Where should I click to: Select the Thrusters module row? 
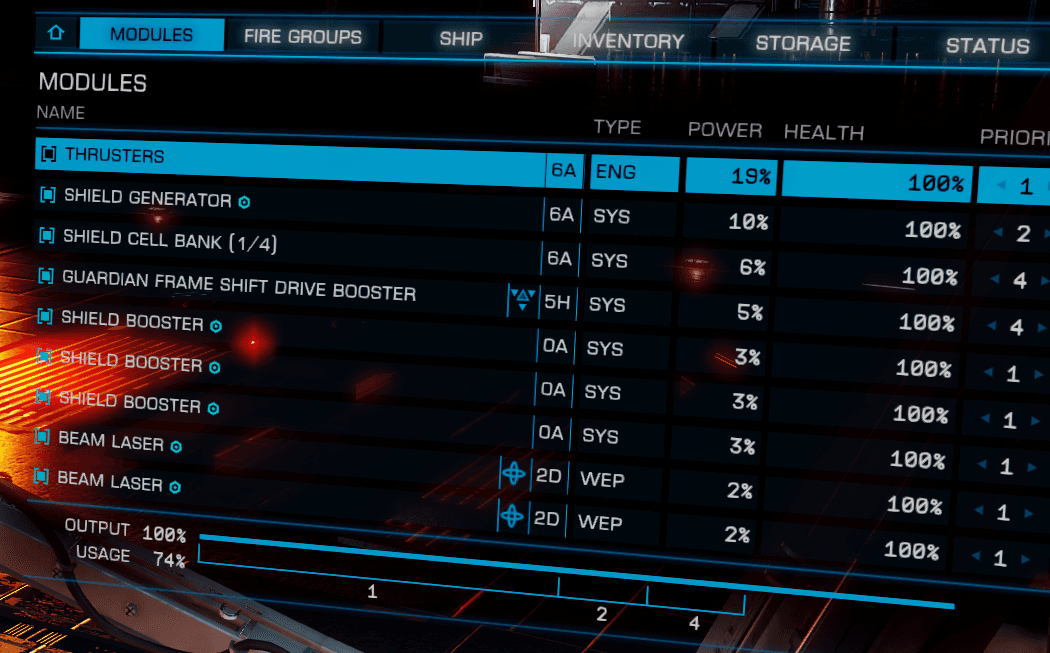coord(300,158)
